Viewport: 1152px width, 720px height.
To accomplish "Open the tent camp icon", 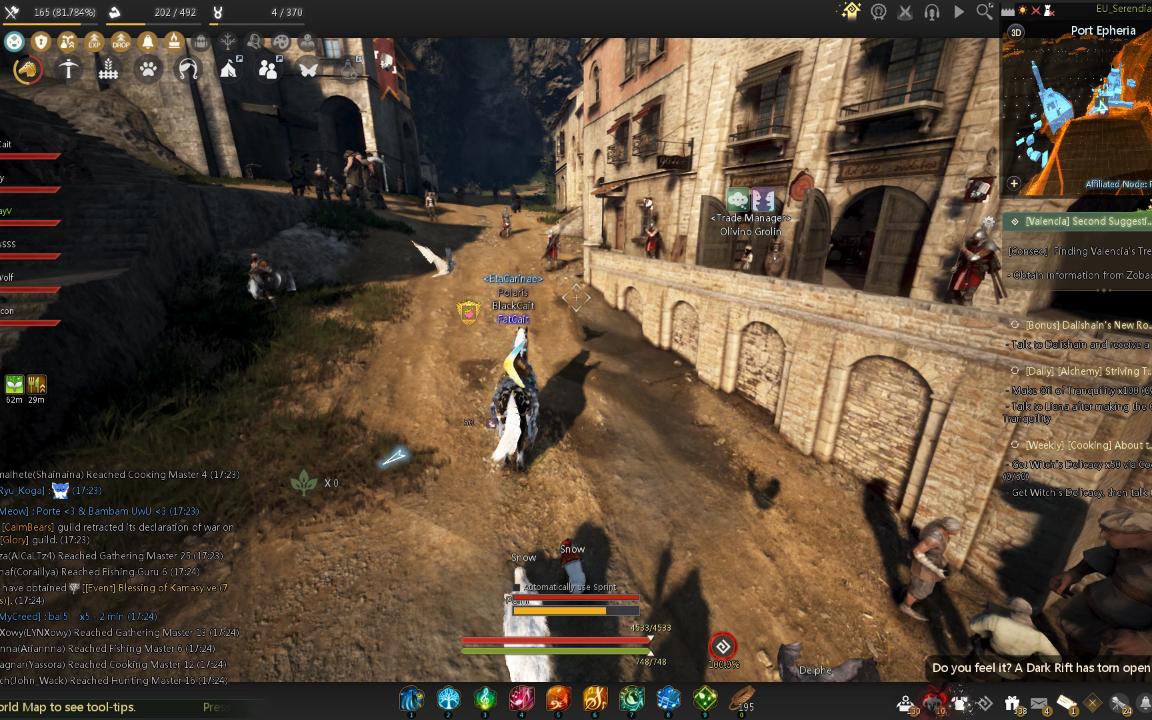I will (229, 69).
